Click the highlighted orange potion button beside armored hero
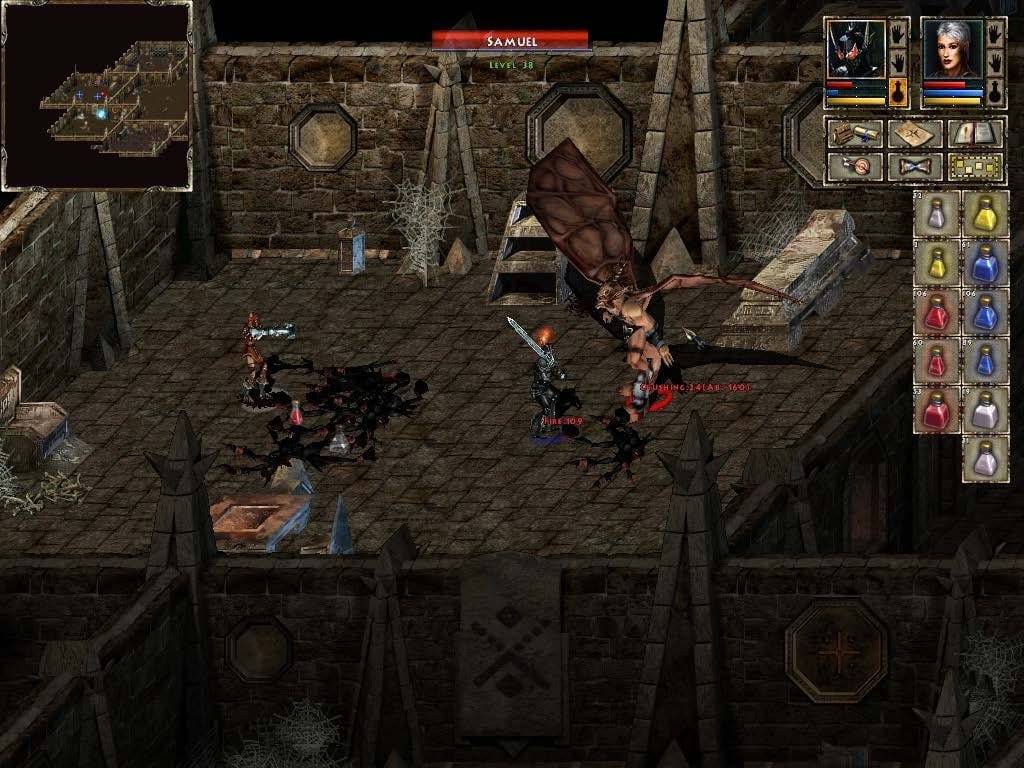This screenshot has height=768, width=1024. [x=898, y=92]
